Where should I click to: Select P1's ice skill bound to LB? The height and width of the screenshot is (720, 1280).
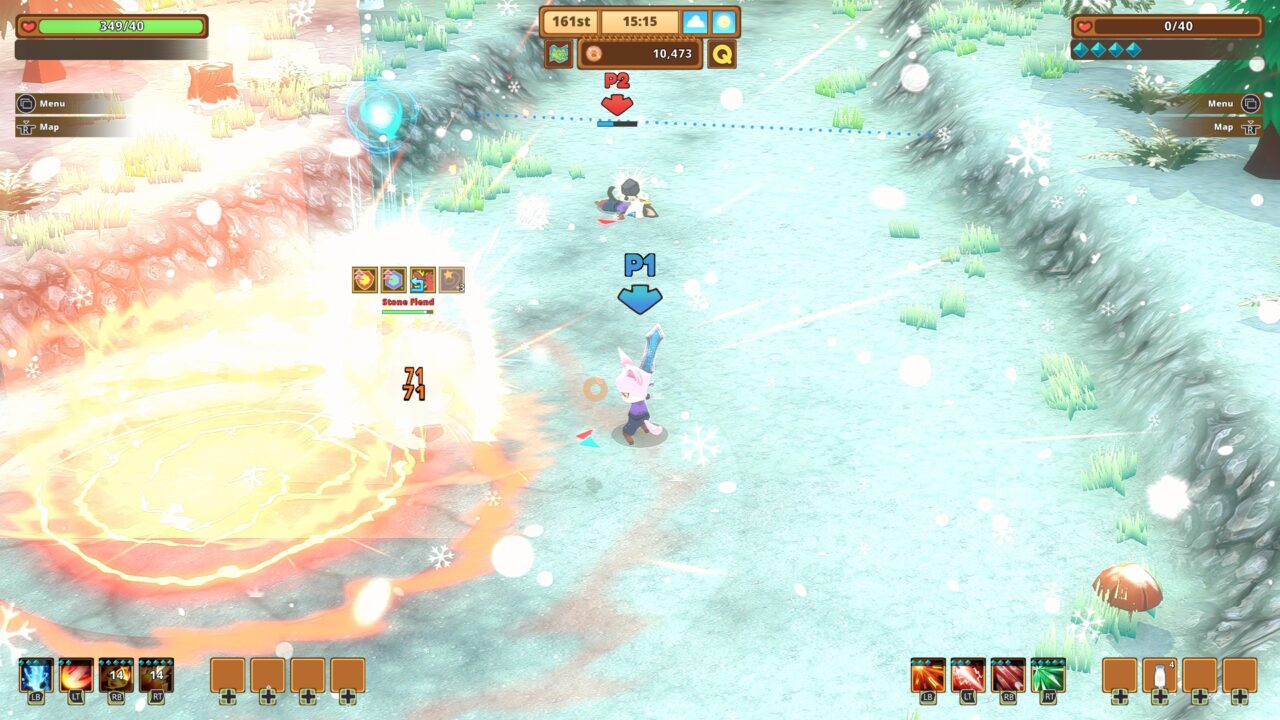[x=37, y=673]
